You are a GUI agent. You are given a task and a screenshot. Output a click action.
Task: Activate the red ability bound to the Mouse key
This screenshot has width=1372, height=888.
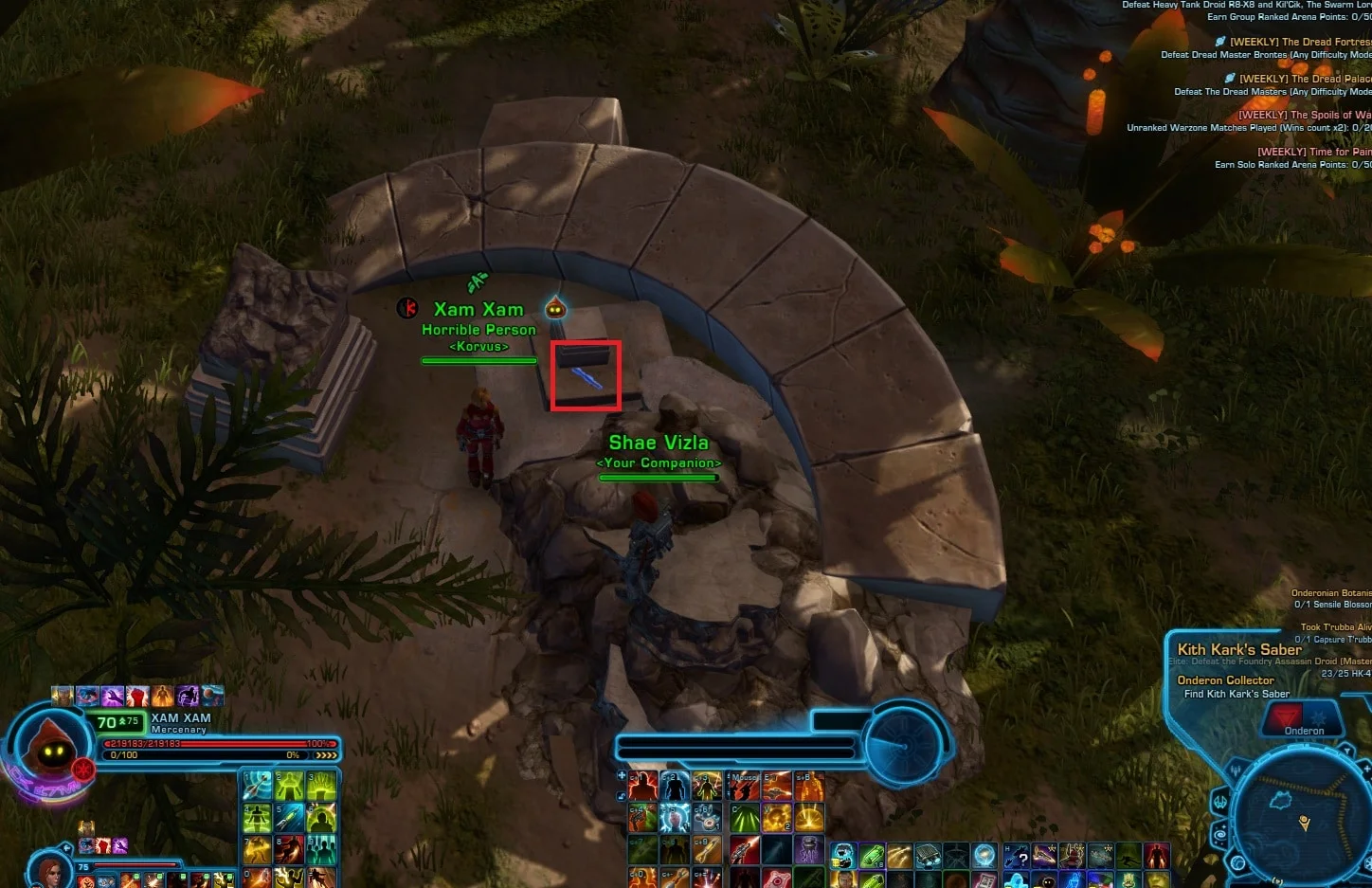744,786
